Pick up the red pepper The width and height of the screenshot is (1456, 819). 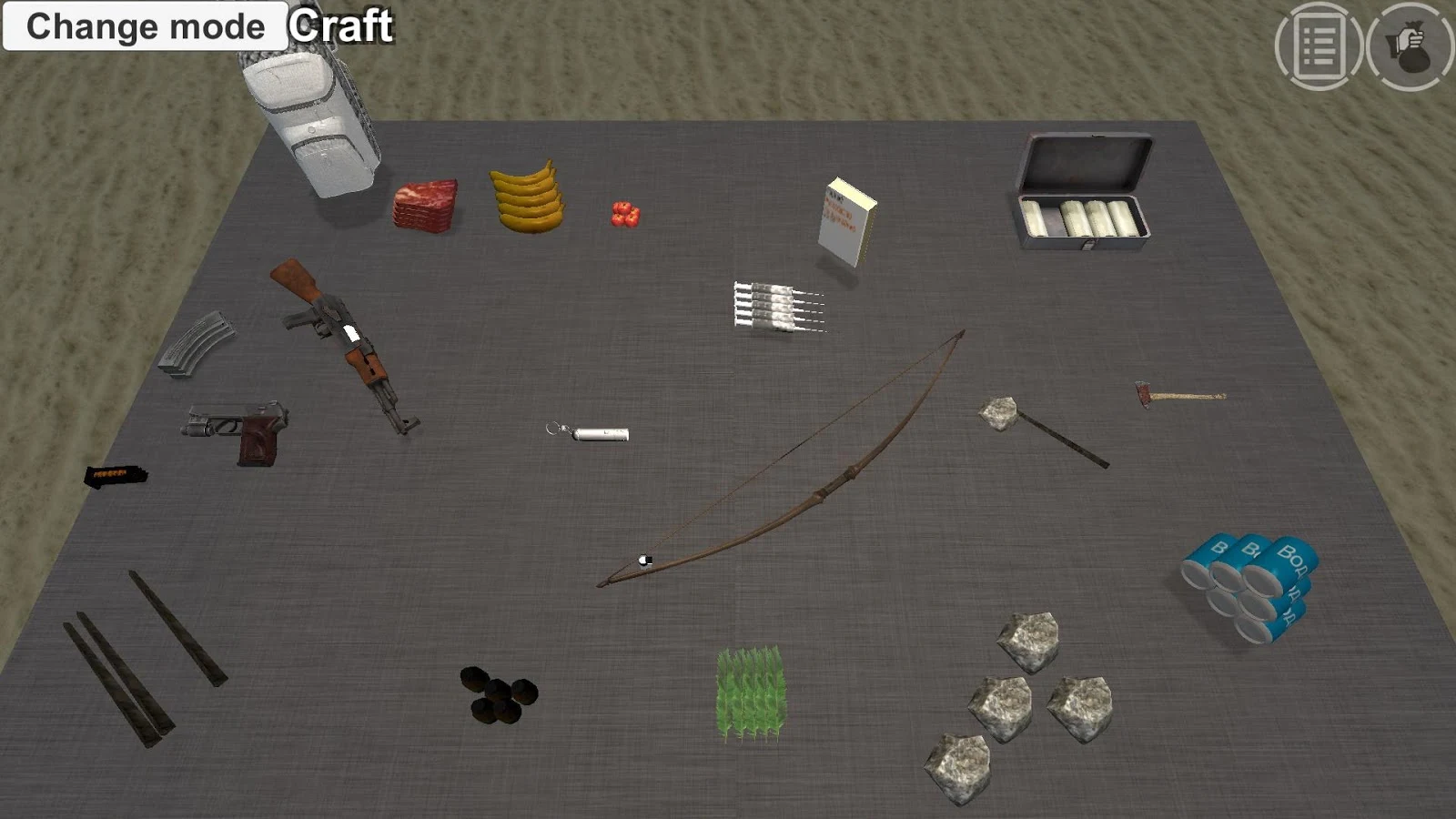click(626, 212)
